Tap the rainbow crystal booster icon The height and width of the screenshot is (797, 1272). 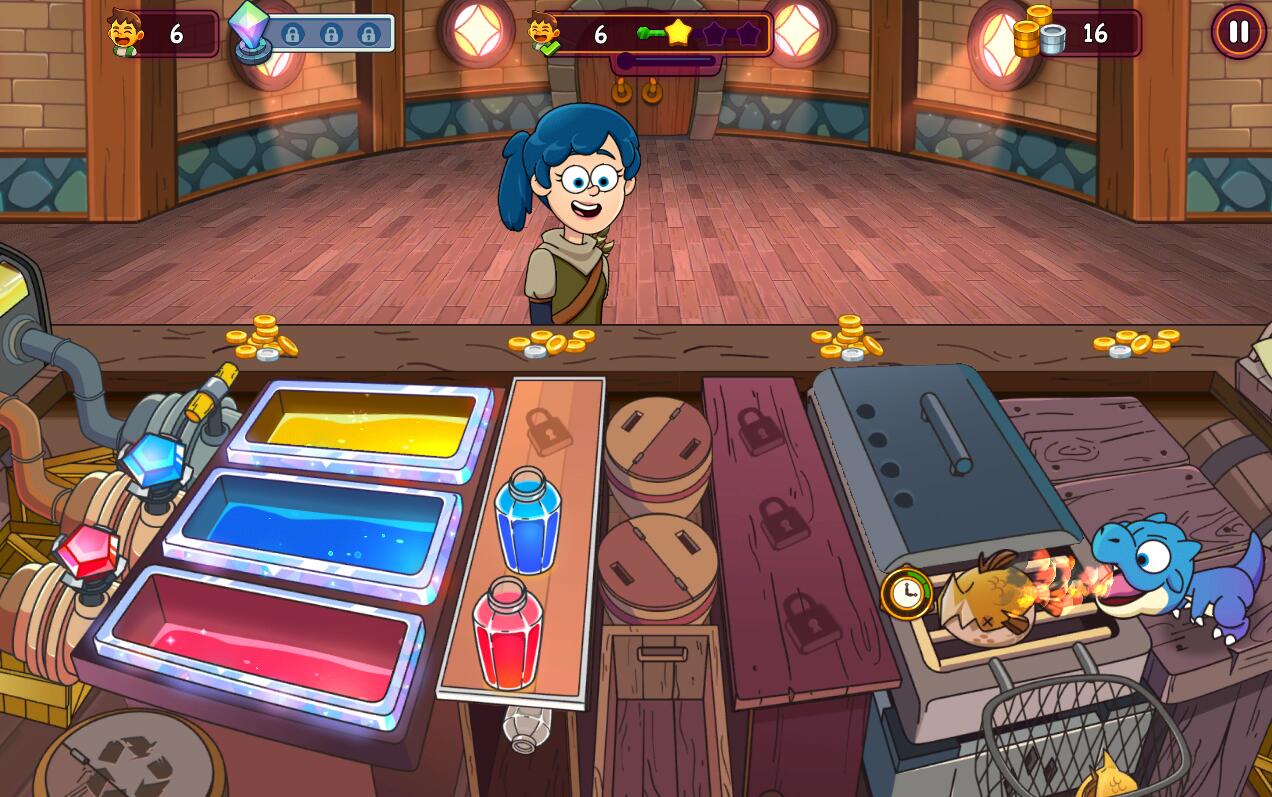249,31
